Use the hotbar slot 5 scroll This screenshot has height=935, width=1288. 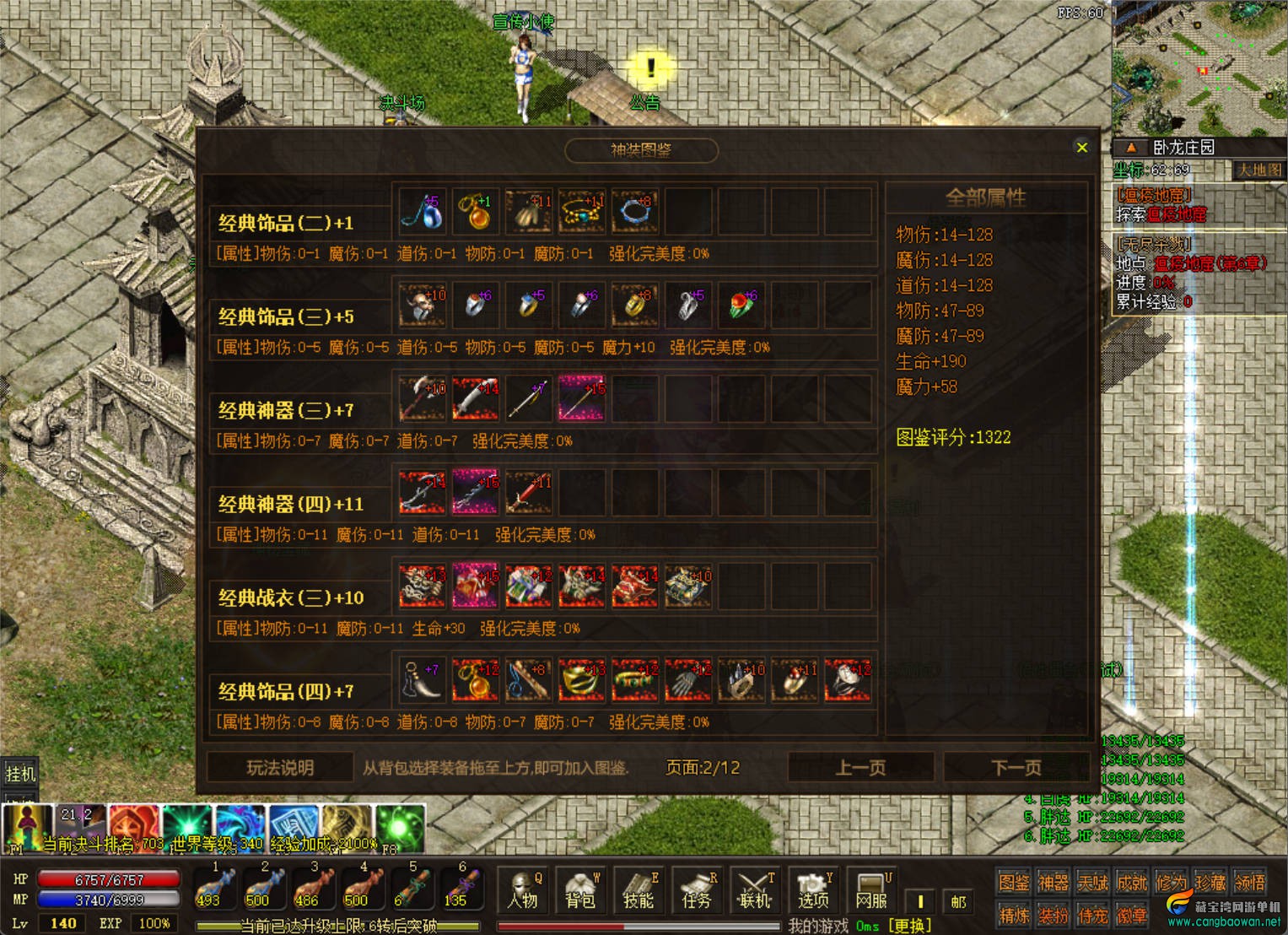click(412, 889)
